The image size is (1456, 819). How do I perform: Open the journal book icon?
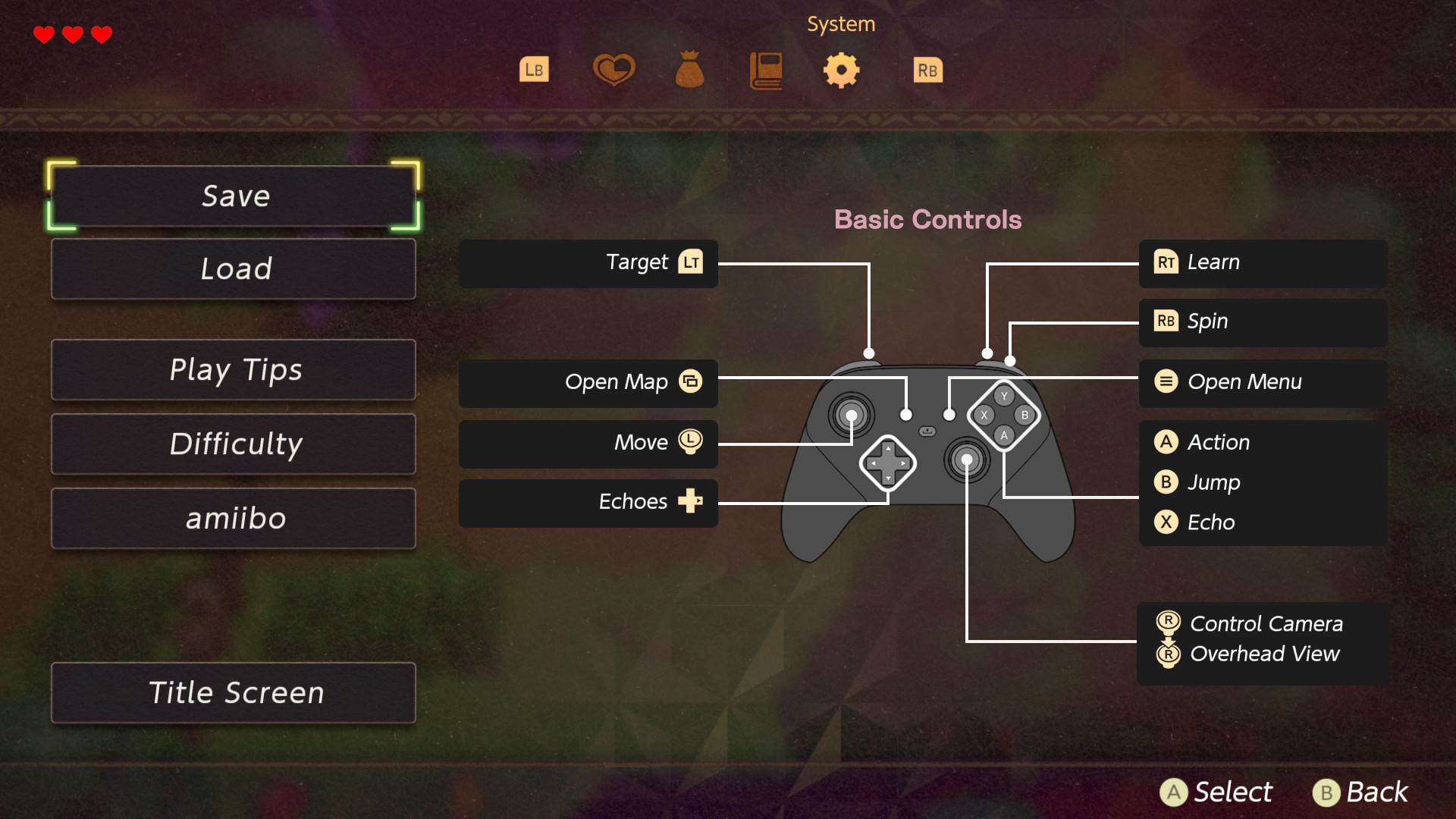[x=765, y=70]
